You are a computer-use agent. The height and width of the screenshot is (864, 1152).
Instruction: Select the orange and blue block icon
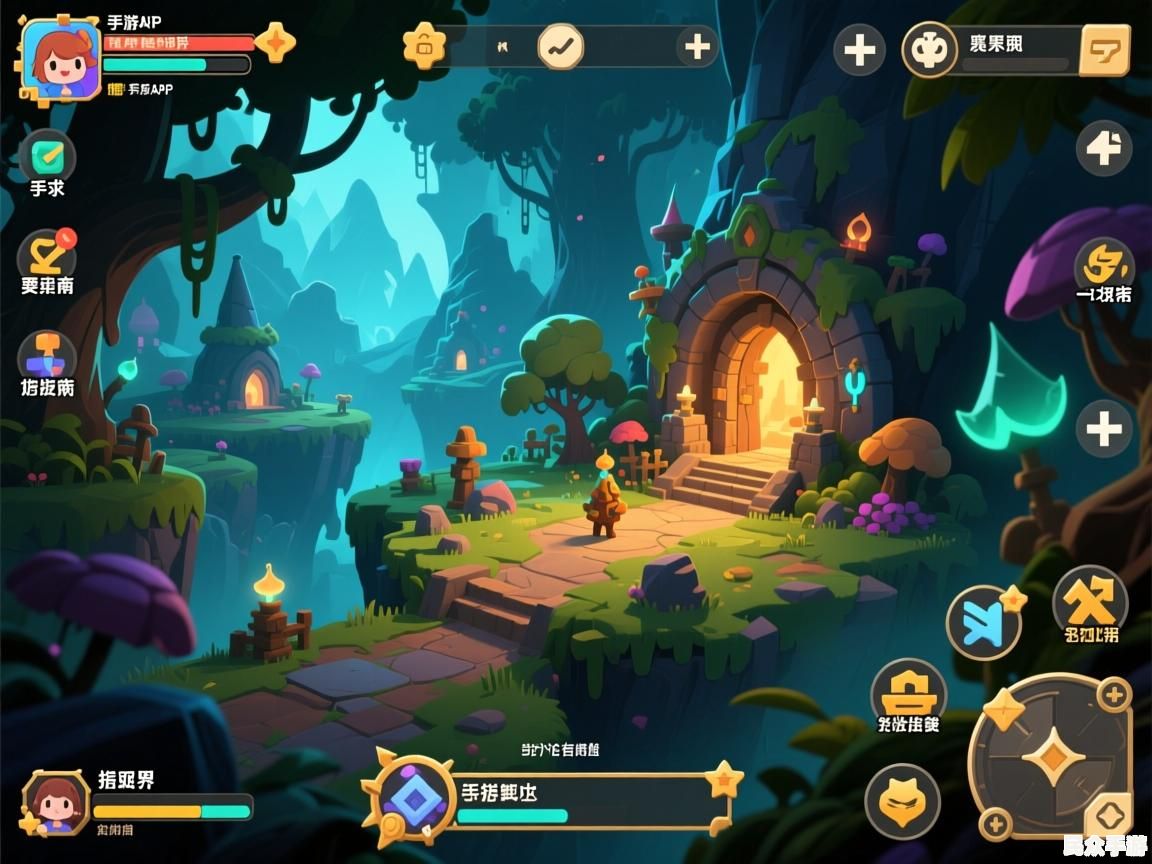coord(47,355)
